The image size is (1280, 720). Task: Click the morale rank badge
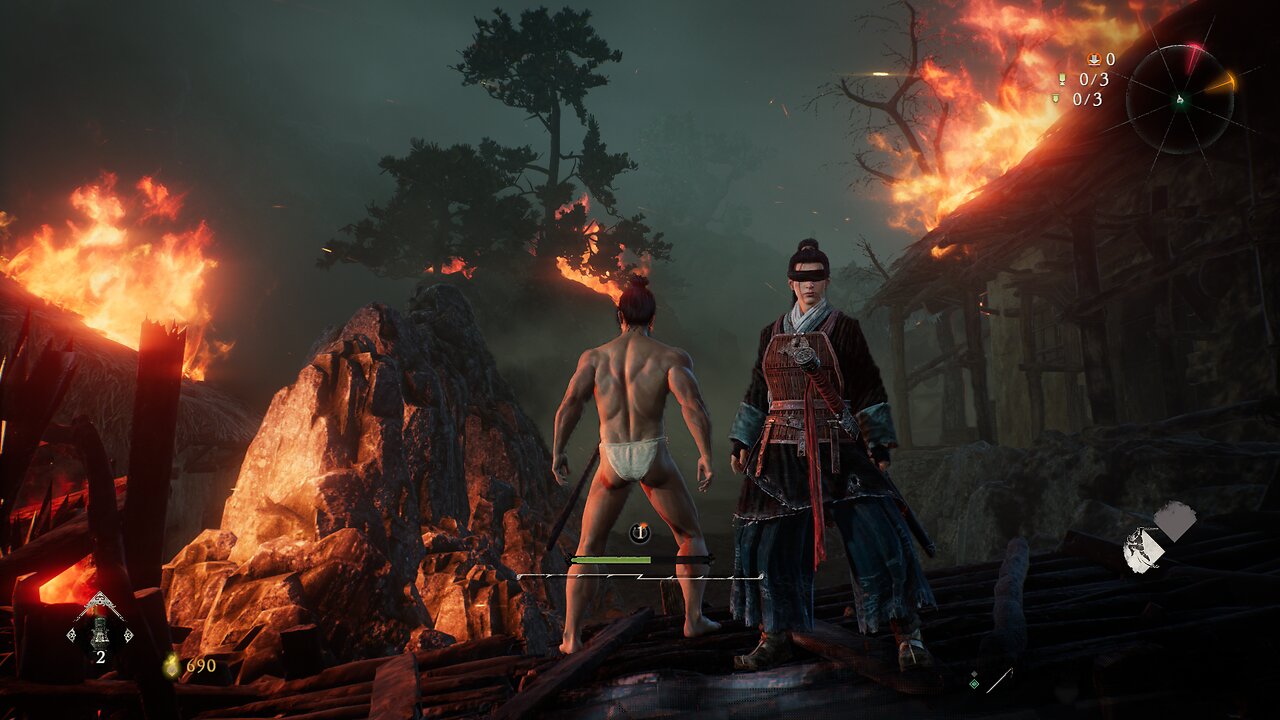(640, 533)
